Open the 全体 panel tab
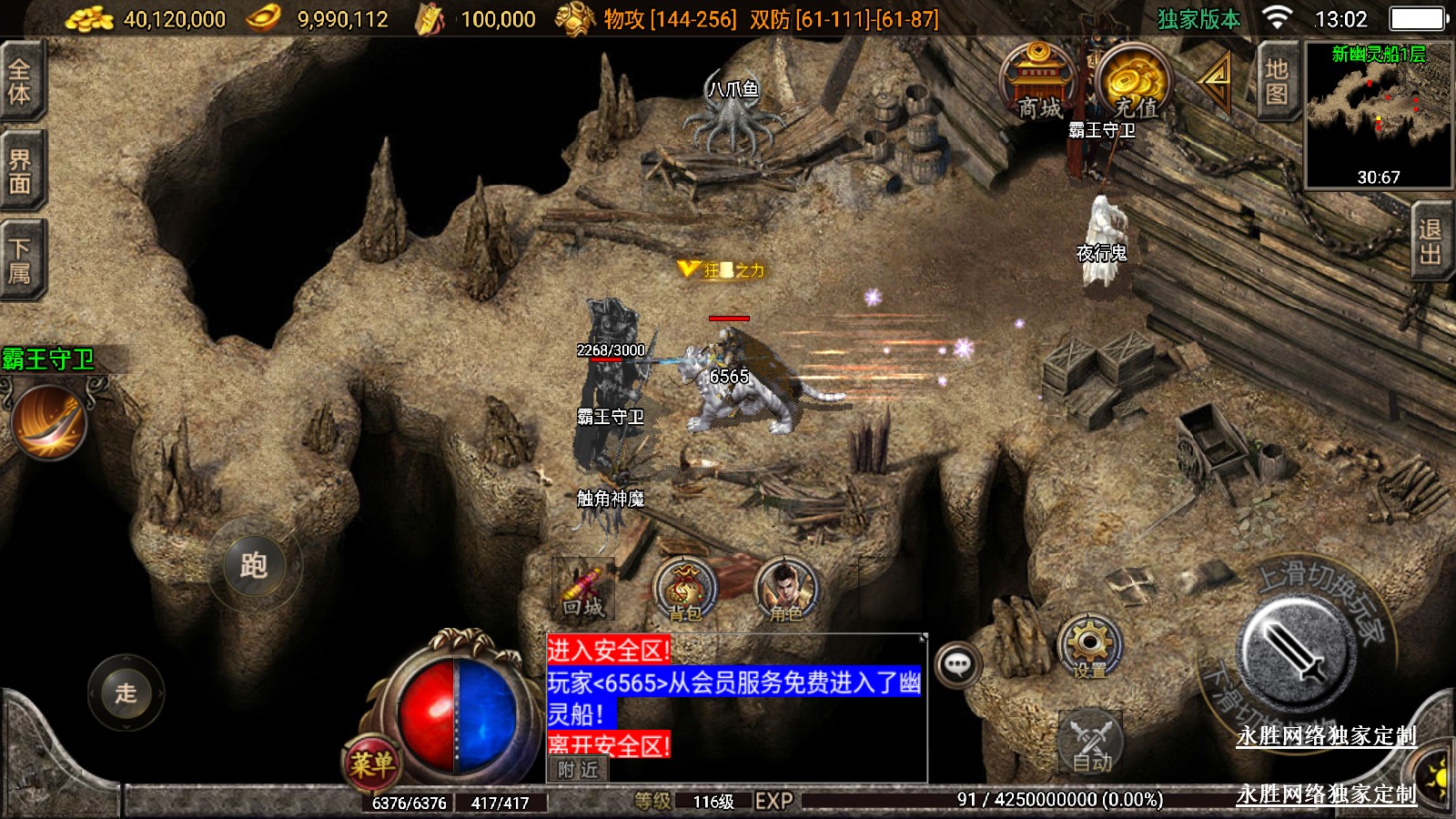 coord(20,82)
